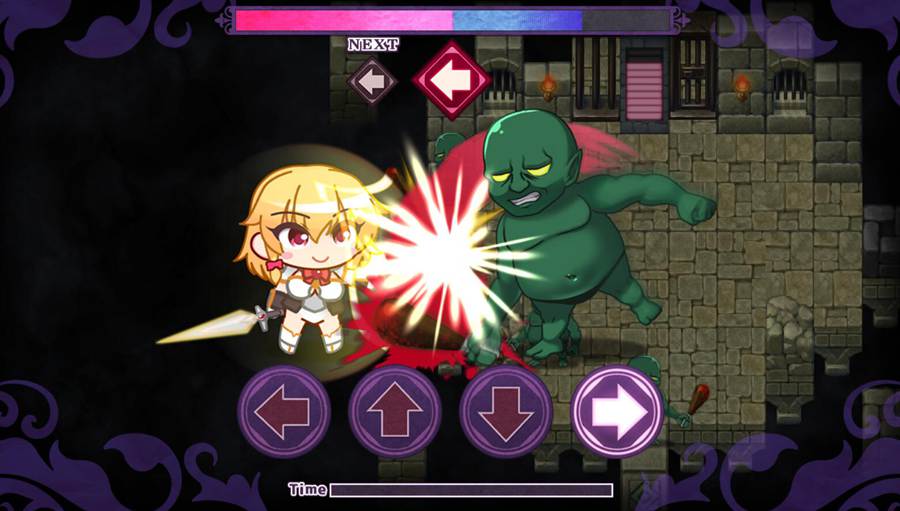Hit the left arrow button
This screenshot has width=900, height=511.
click(284, 412)
